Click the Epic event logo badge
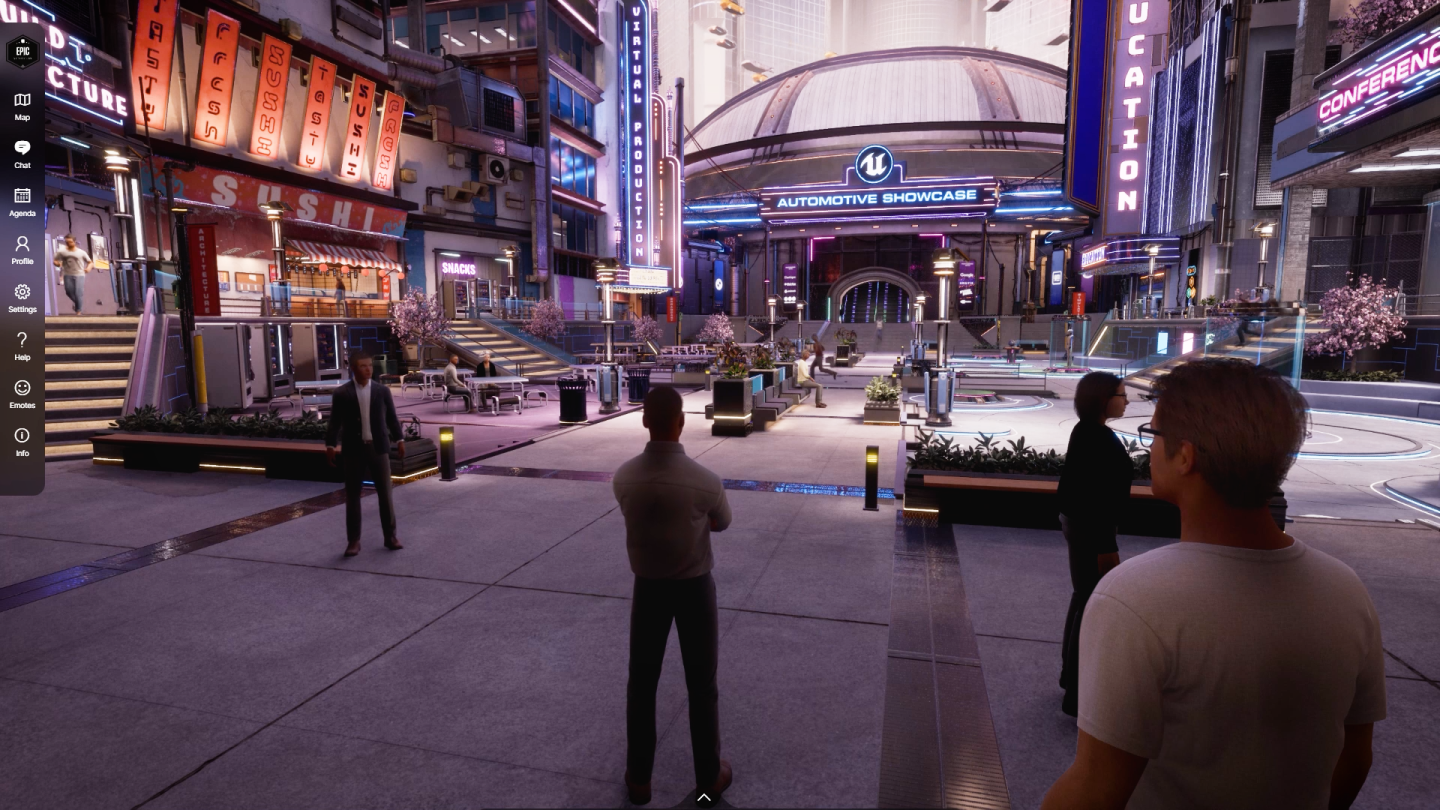This screenshot has width=1440, height=810. (x=22, y=52)
